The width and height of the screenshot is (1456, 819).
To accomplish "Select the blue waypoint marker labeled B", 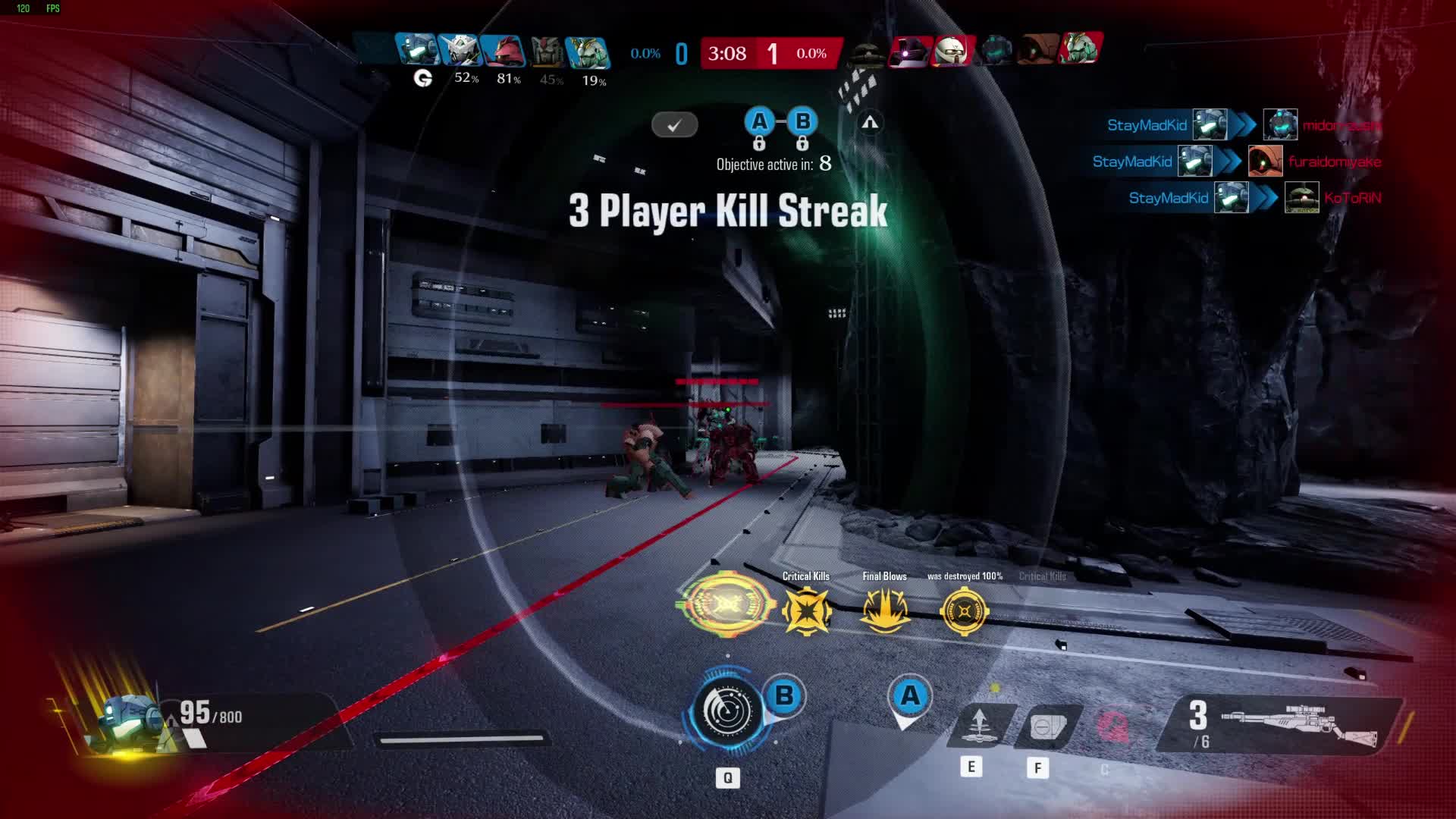I will pos(785,696).
